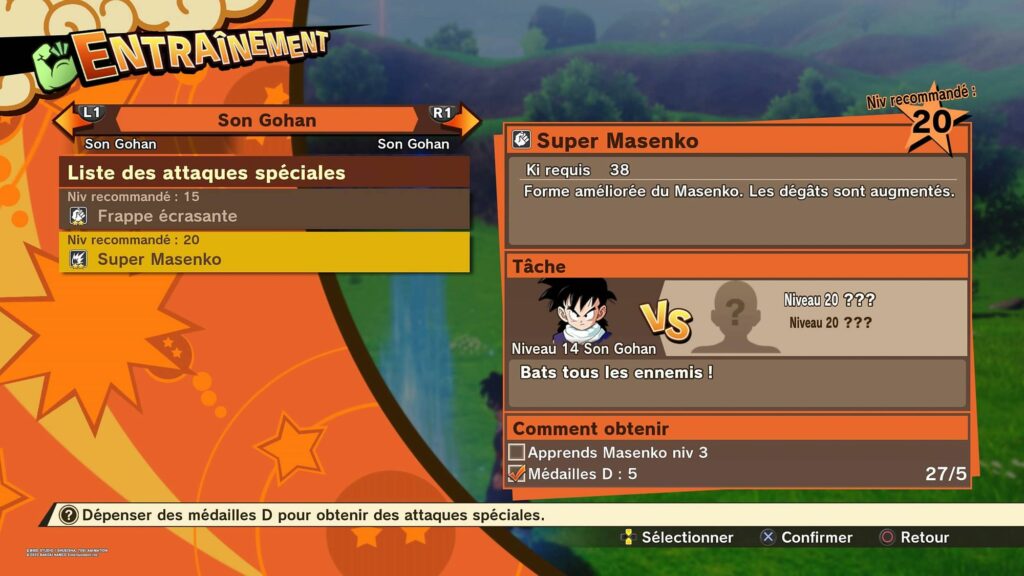The image size is (1024, 576).
Task: Click Son Gohan's portrait in the task panel
Action: [x=577, y=312]
